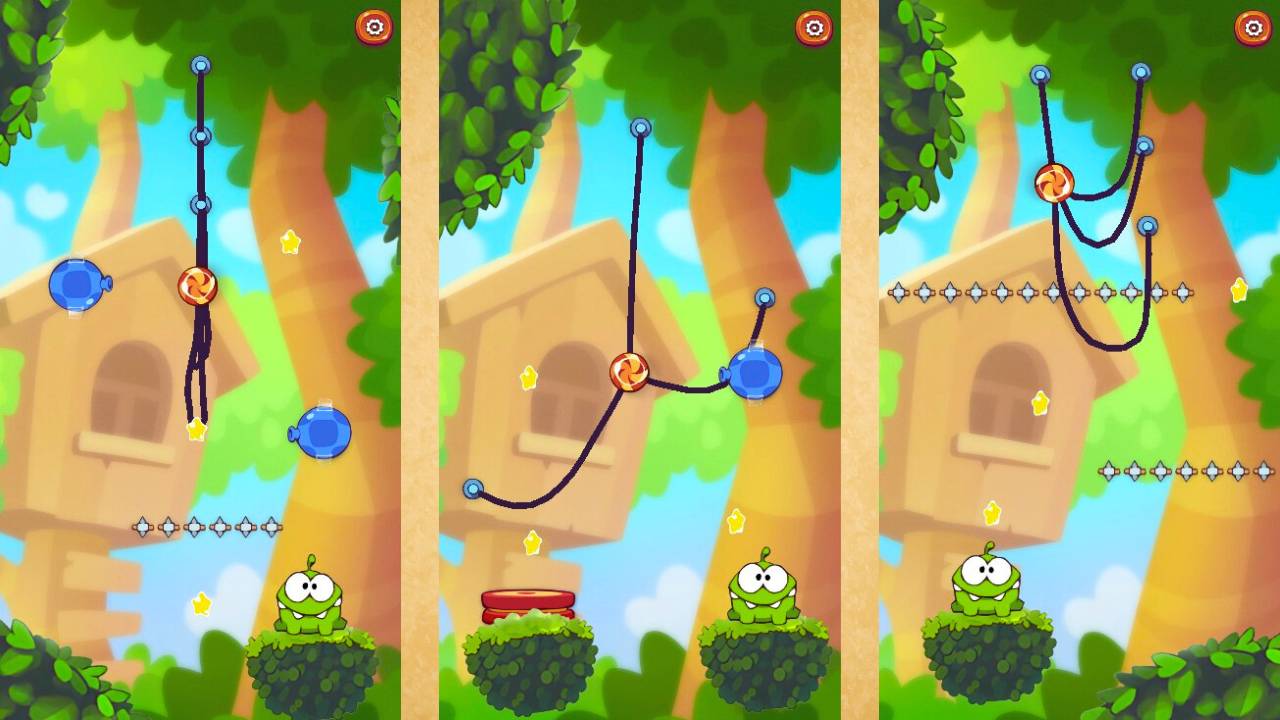Tap the star beside the middle panel bumper
Image resolution: width=1280 pixels, height=720 pixels.
click(533, 540)
